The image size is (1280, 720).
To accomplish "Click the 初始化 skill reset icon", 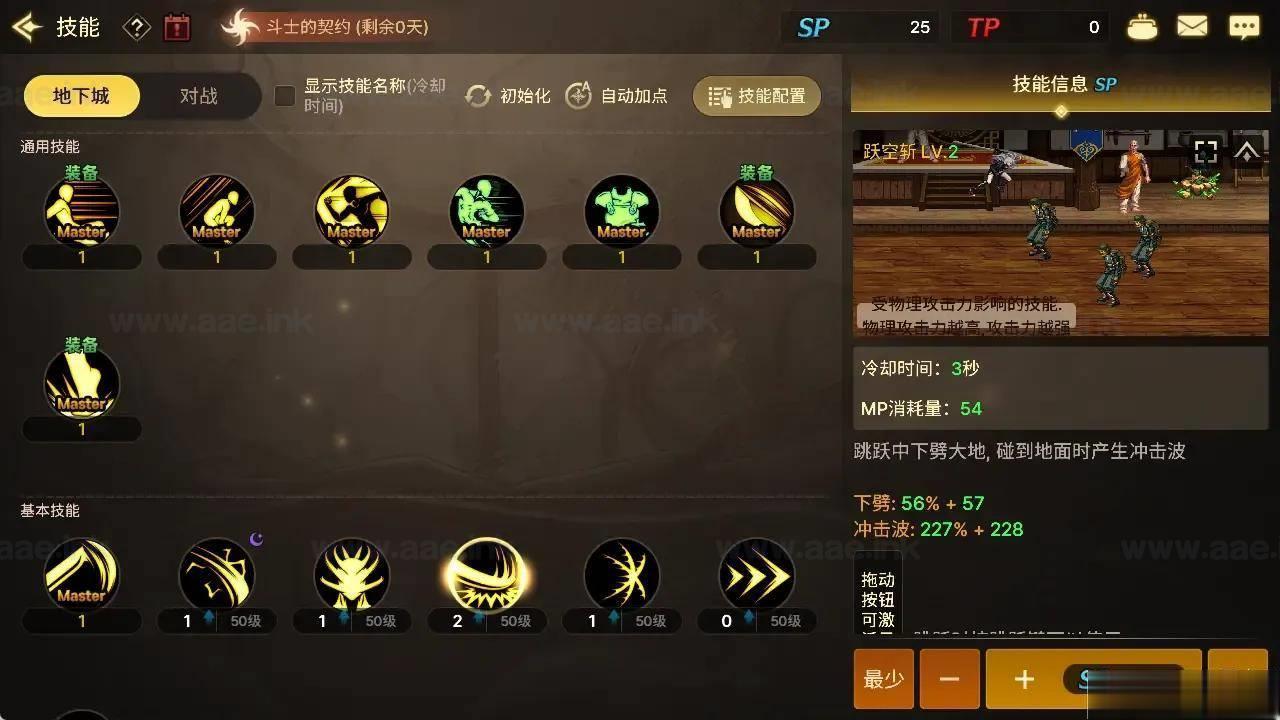I will [x=479, y=96].
